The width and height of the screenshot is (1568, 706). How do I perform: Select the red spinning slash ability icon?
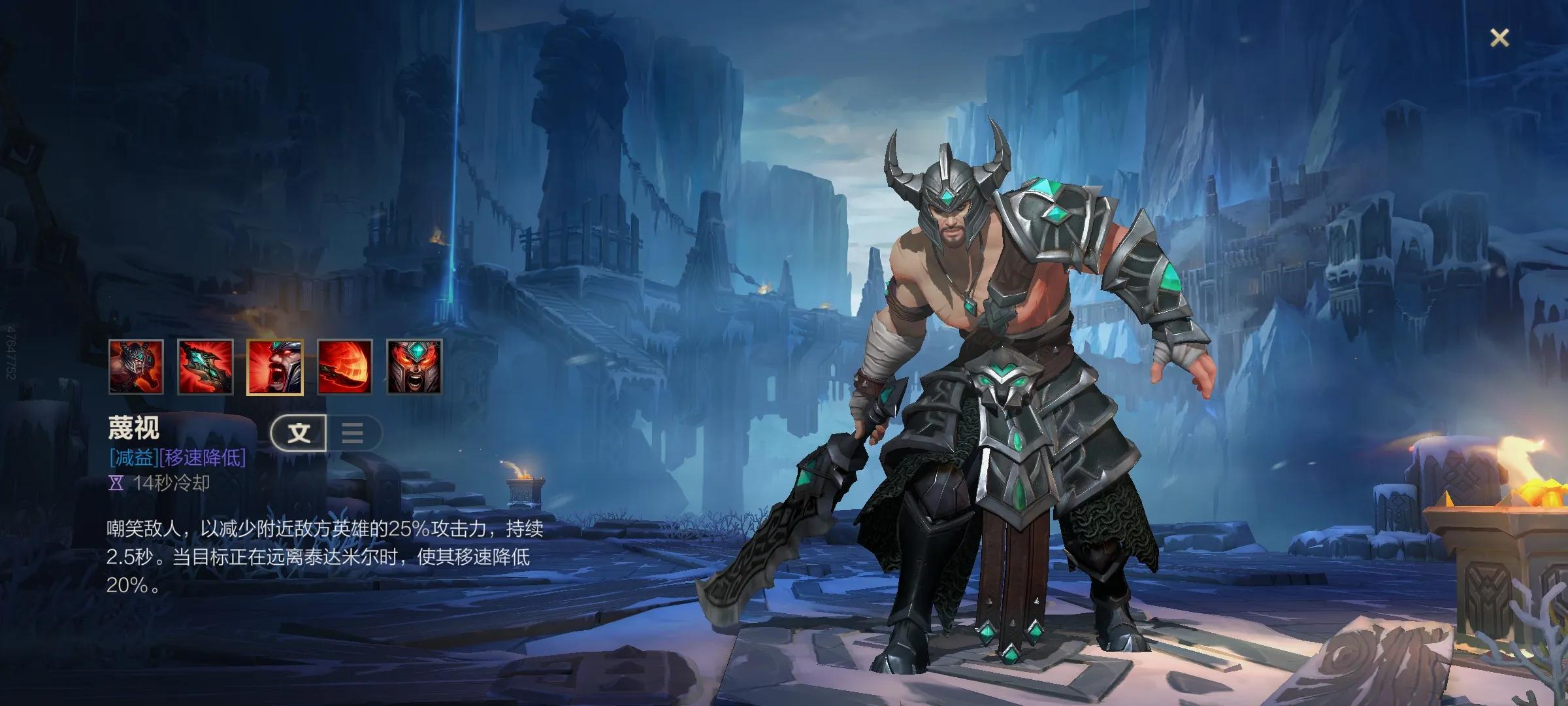point(344,367)
